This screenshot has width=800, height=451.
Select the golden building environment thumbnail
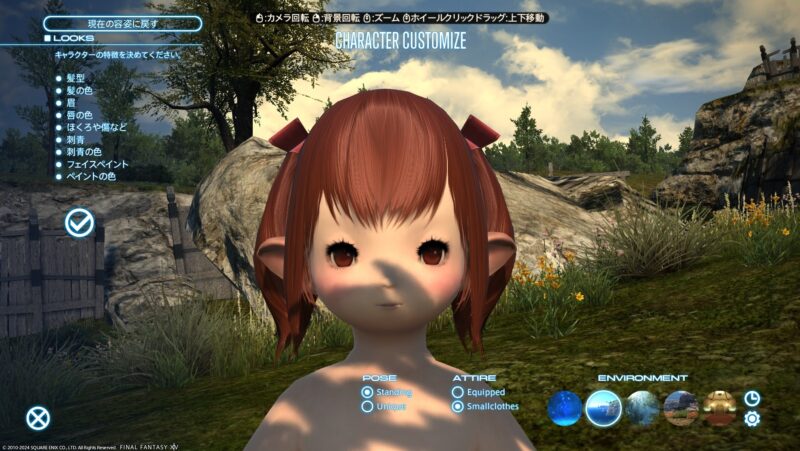coord(719,408)
